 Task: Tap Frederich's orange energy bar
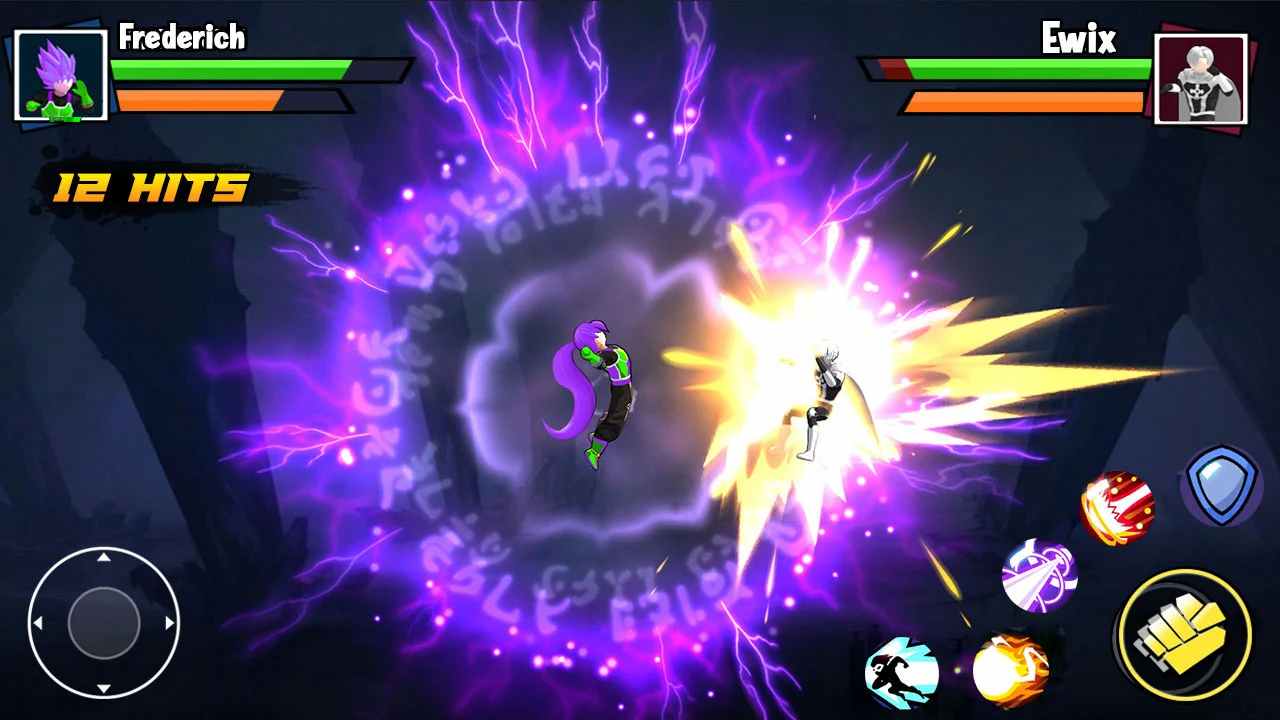(x=200, y=100)
